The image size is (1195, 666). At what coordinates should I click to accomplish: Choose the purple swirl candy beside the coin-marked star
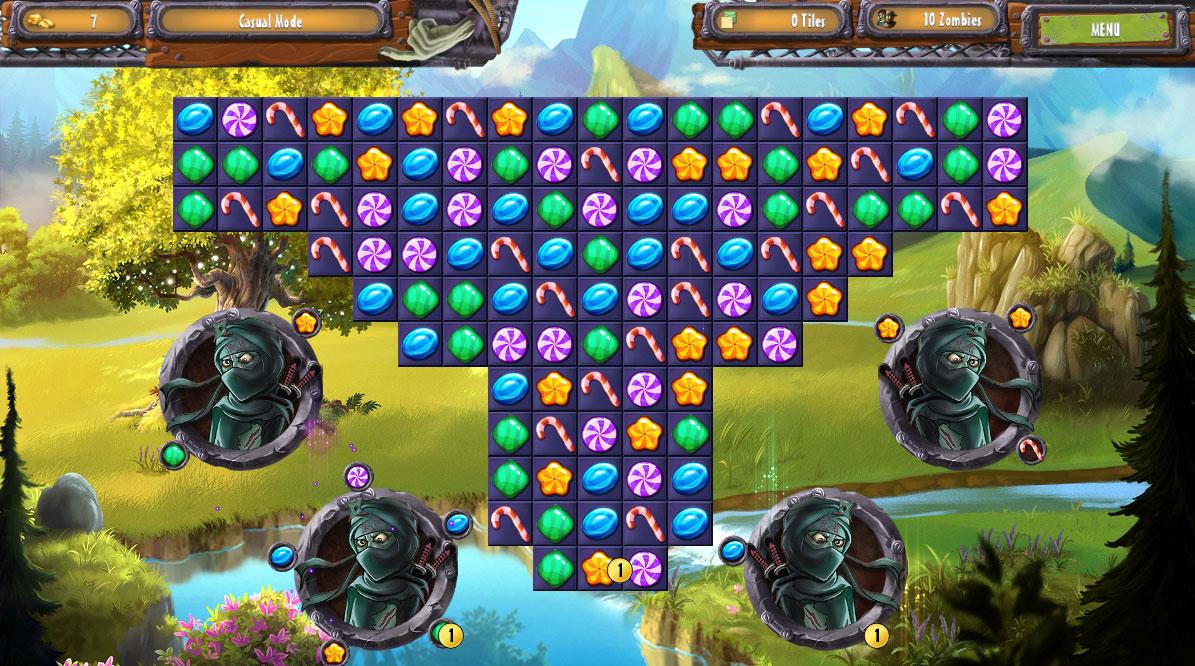(x=646, y=568)
